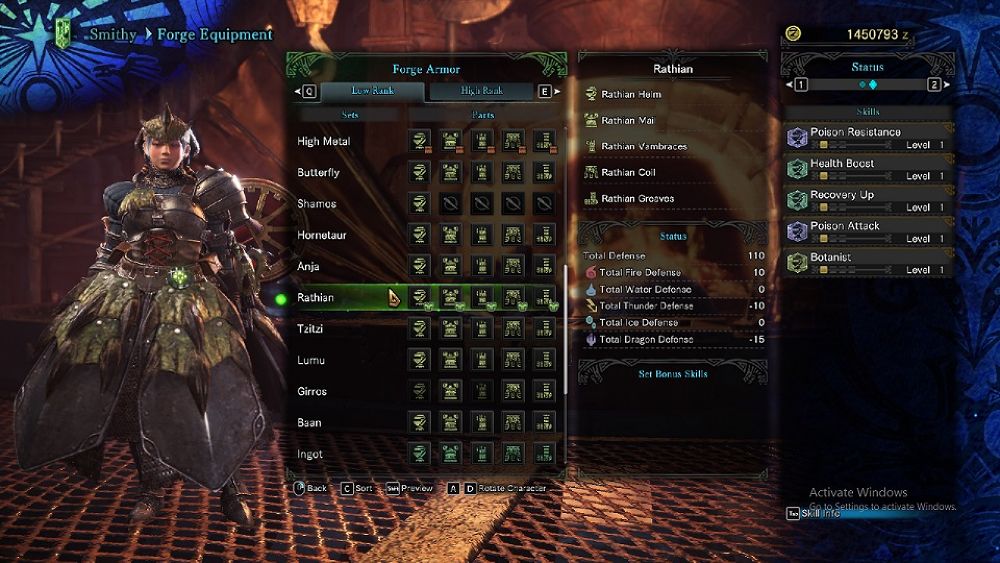Pick the Rathian Vambraces entry
Image resolution: width=1000 pixels, height=563 pixels.
click(x=644, y=147)
